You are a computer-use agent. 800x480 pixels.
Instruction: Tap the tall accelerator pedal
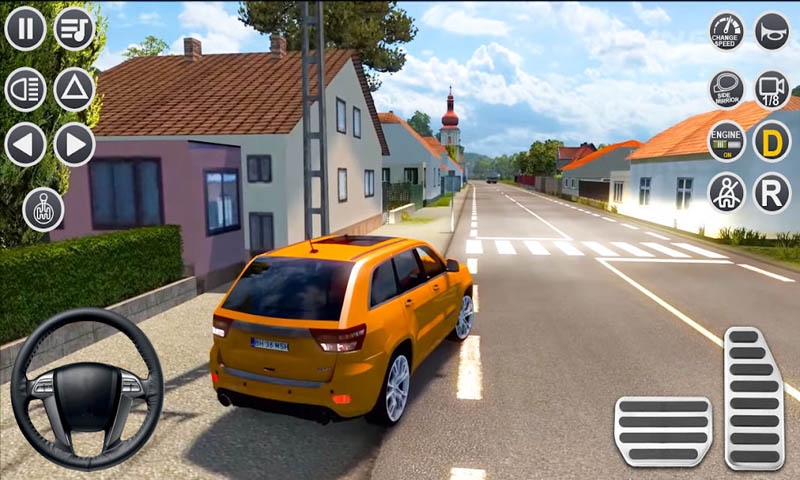754,397
